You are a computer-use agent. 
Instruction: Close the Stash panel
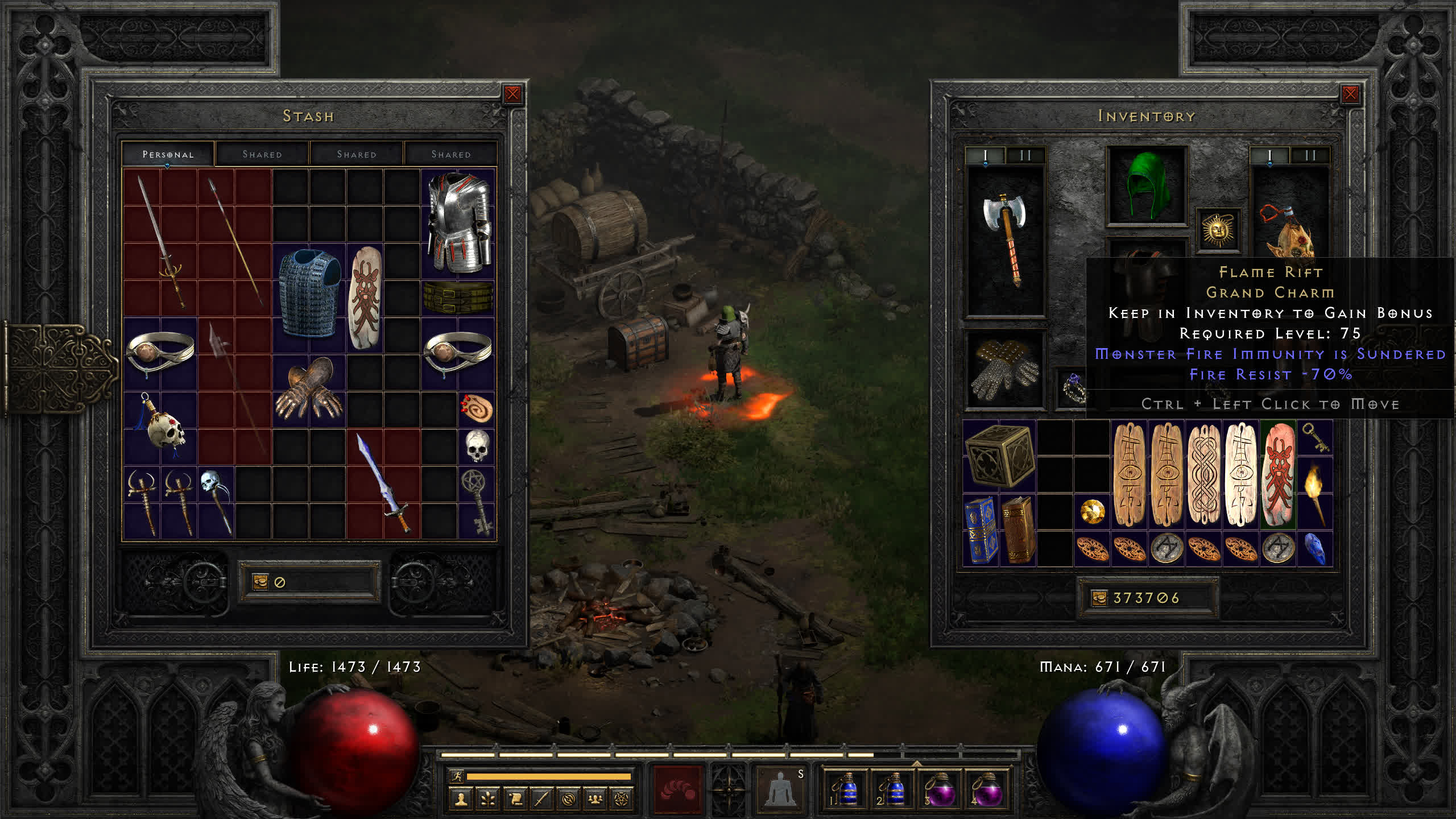point(512,94)
